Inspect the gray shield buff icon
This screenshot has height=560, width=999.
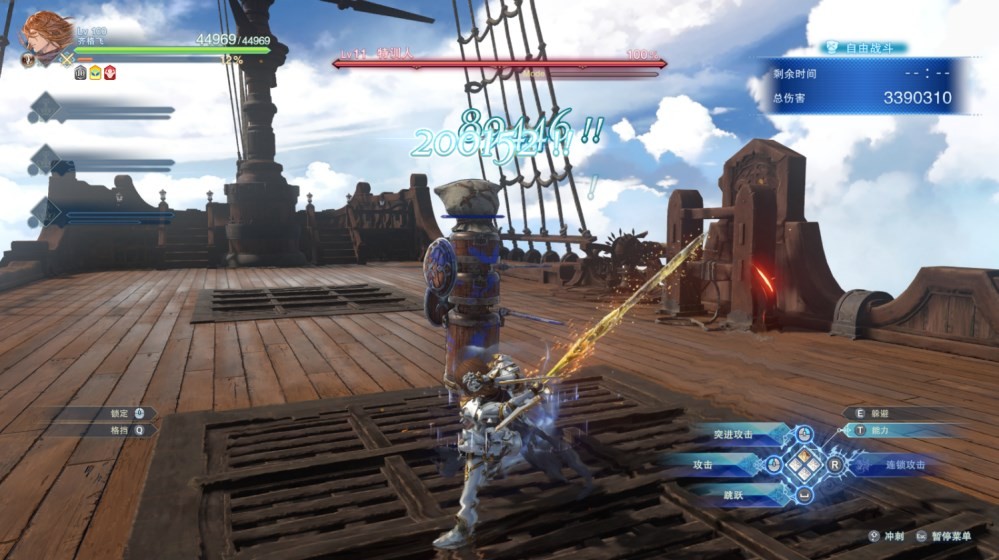tap(81, 73)
